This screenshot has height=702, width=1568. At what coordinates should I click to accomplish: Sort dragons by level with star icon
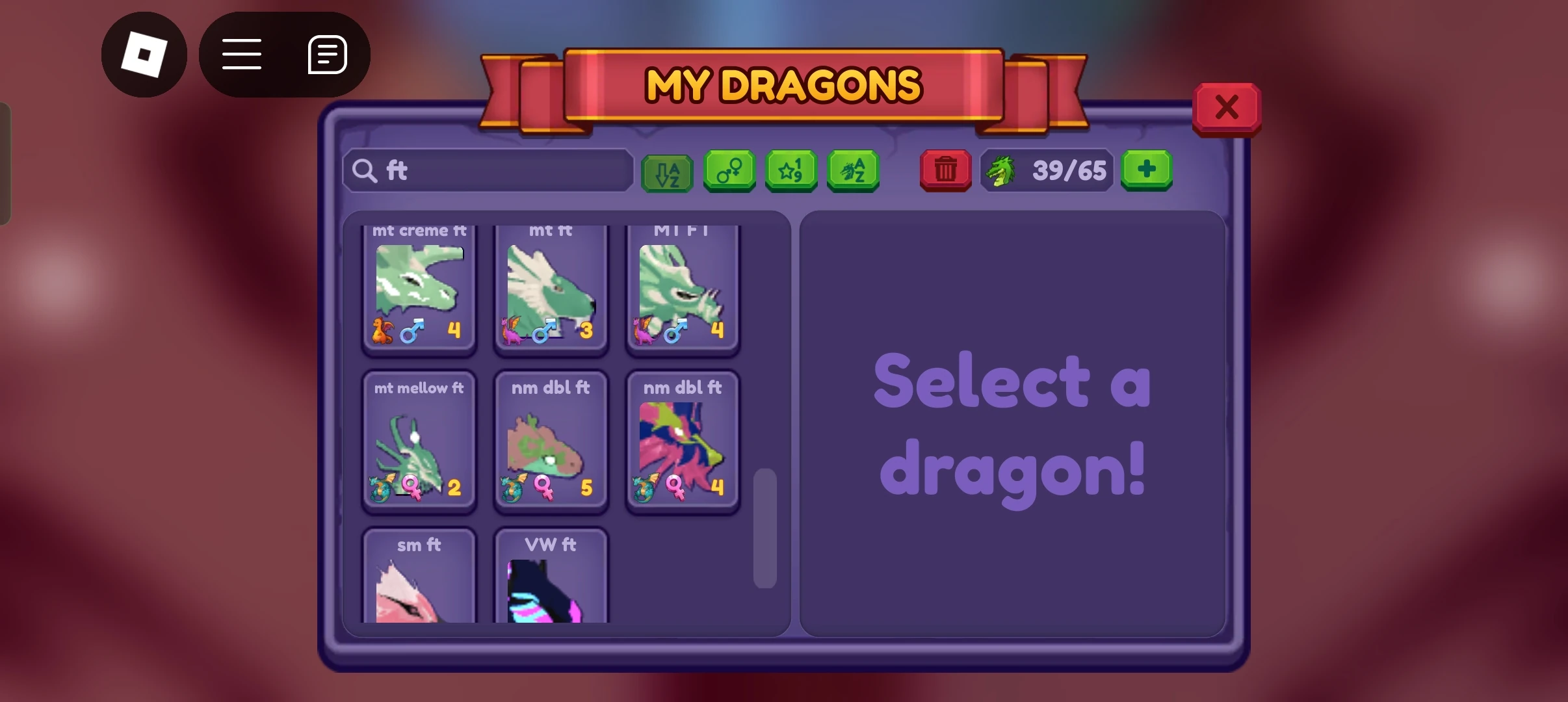791,171
